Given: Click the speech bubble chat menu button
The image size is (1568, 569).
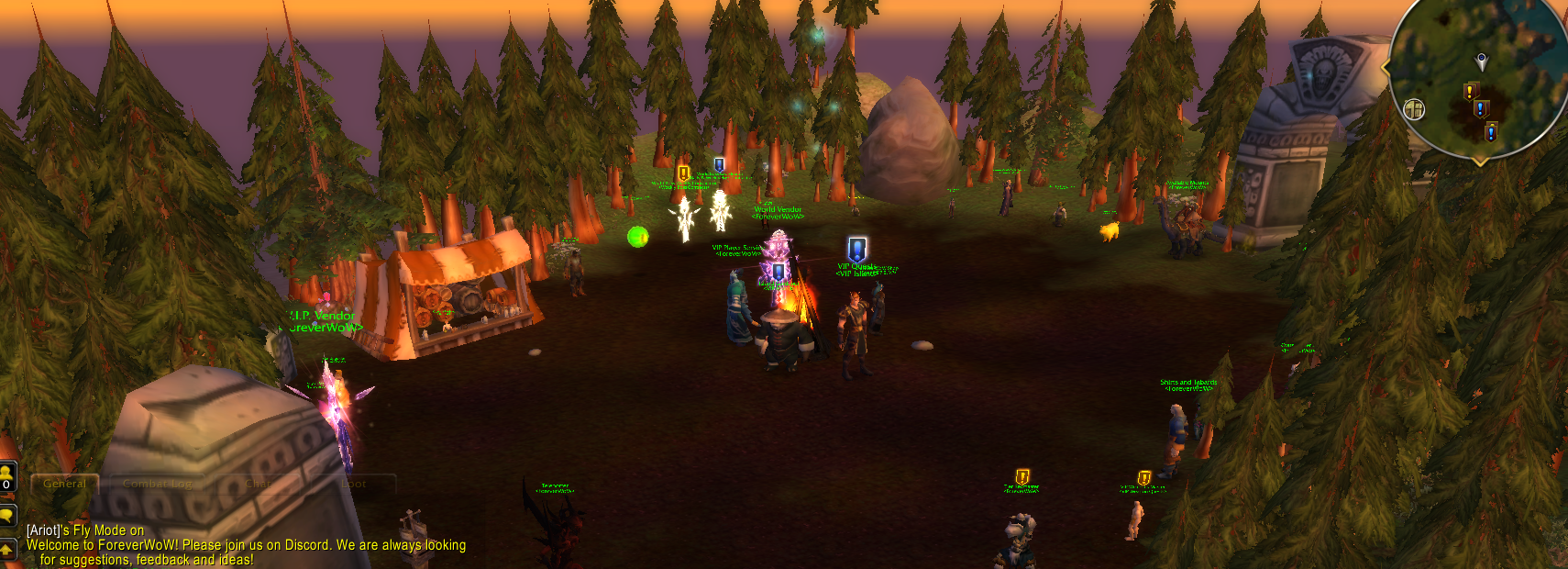Looking at the screenshot, I should coord(6,515).
